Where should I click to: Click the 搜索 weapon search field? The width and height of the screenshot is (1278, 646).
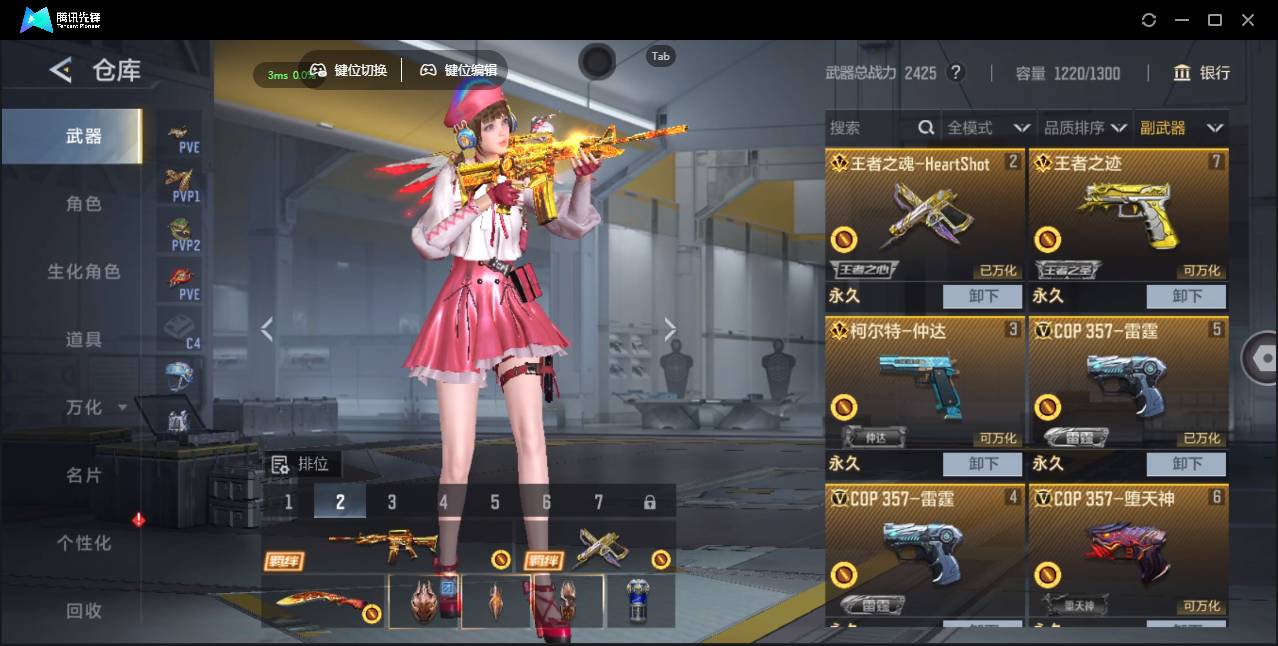[x=870, y=128]
